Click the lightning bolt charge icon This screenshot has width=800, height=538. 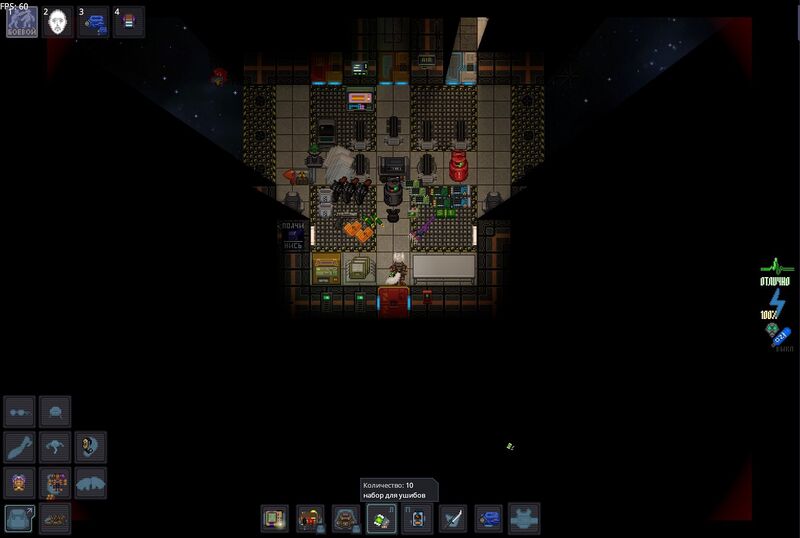pos(776,301)
